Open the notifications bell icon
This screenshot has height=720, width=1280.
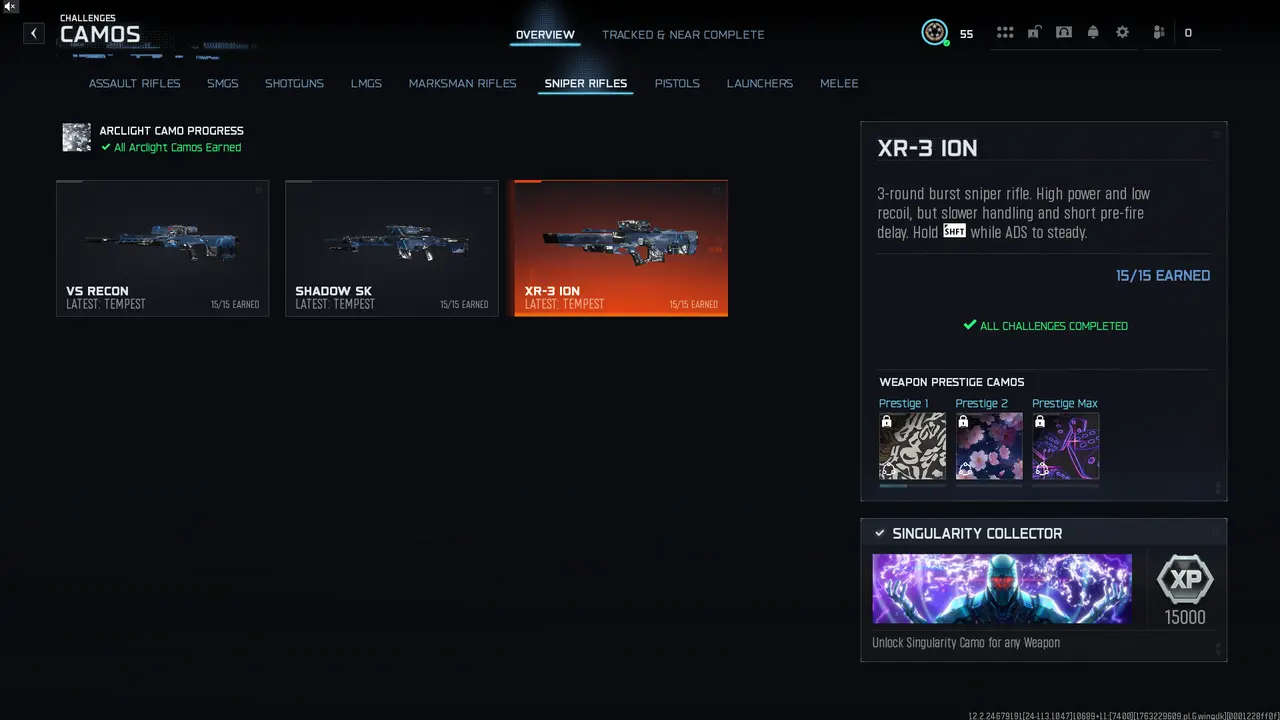1093,31
